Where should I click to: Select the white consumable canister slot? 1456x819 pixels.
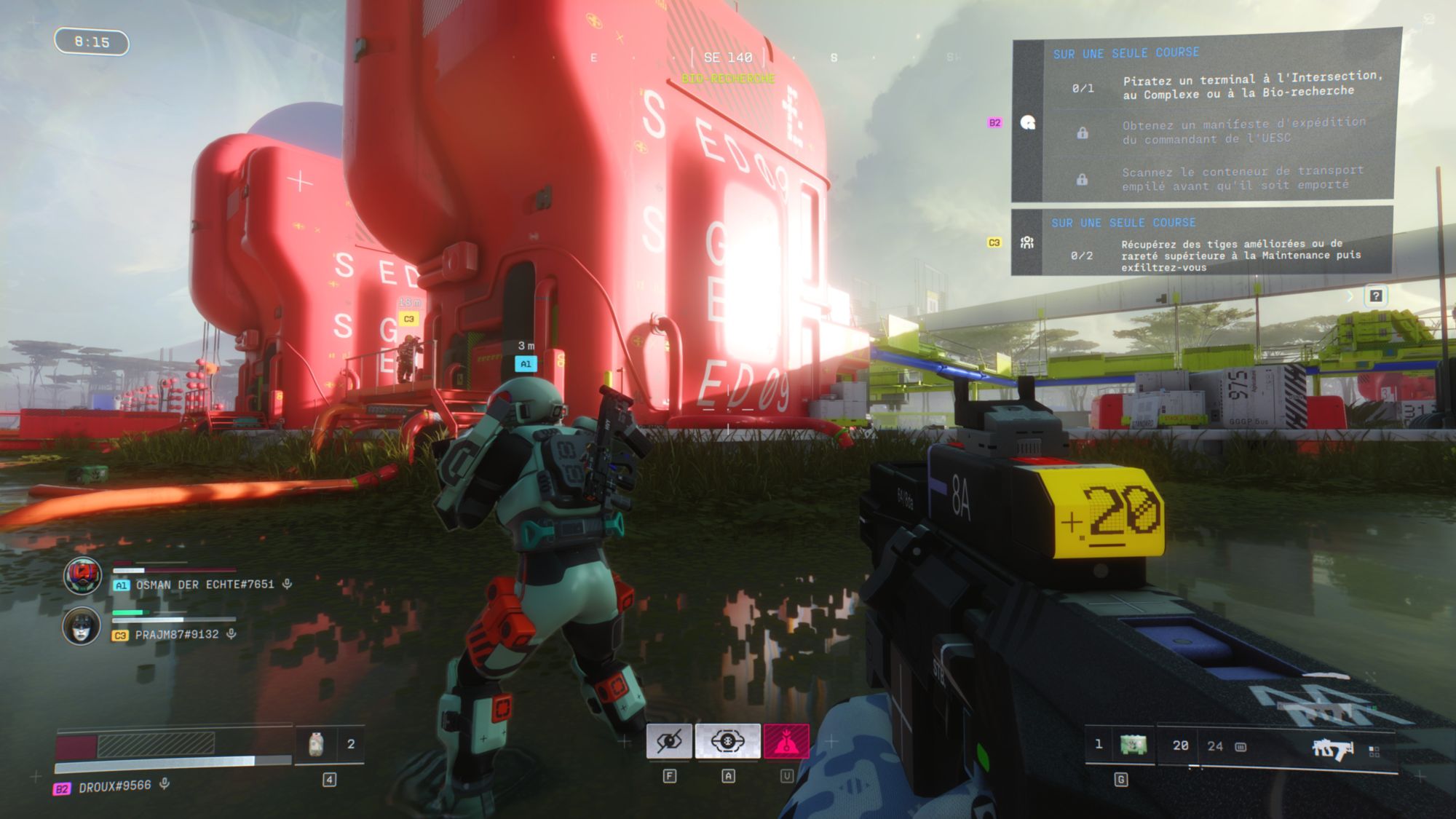pos(316,744)
